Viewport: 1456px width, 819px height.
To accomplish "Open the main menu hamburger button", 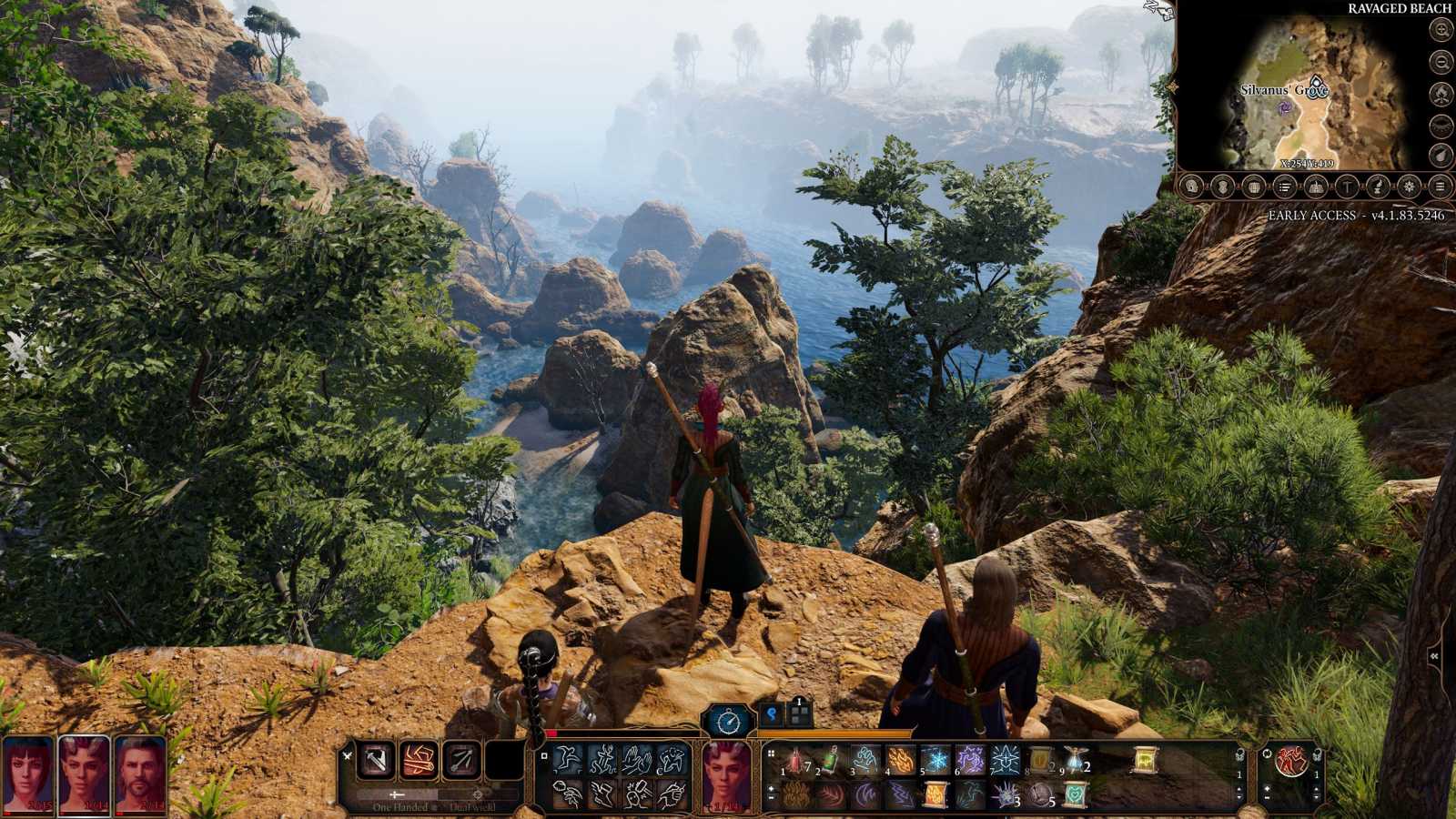I will (1440, 187).
